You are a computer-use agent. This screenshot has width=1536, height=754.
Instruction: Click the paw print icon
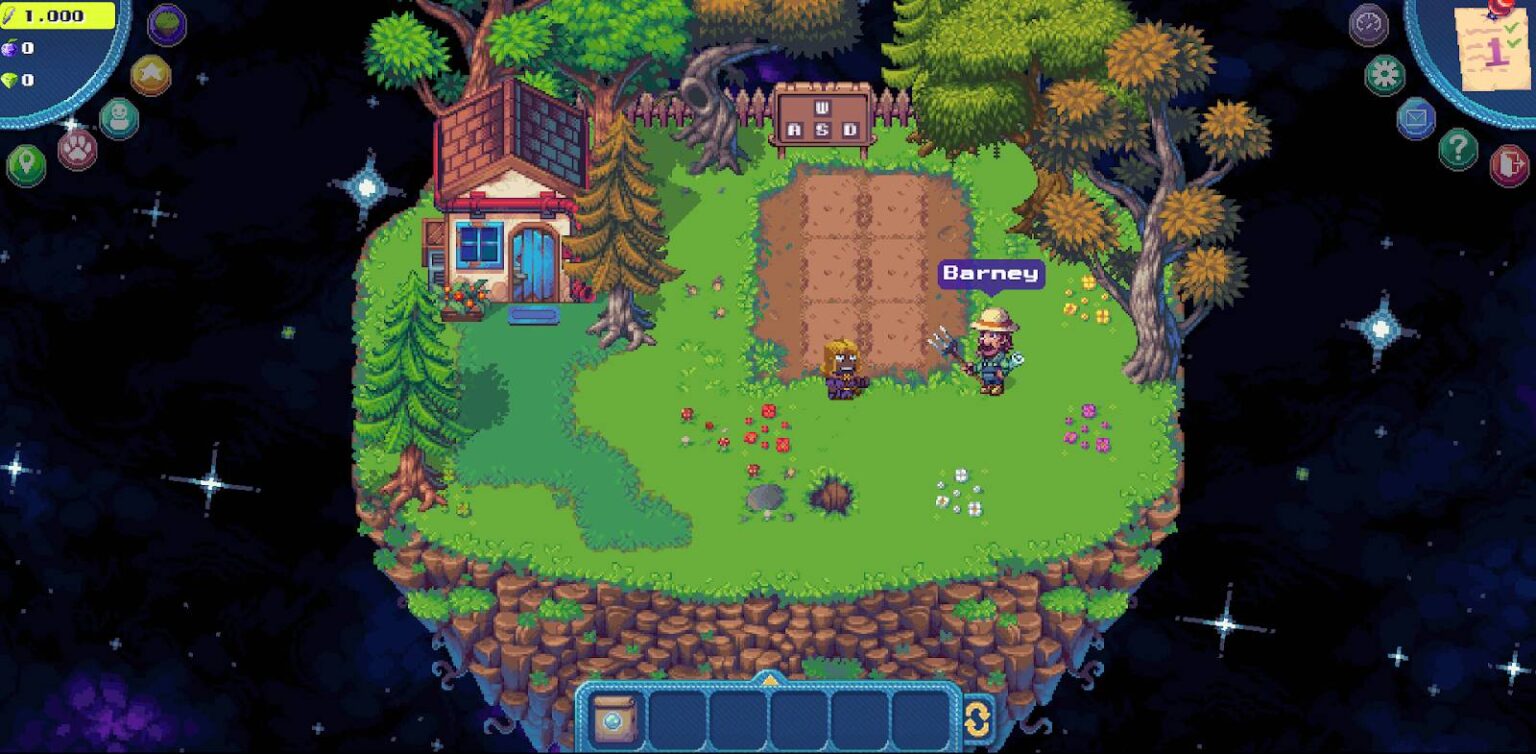[78, 148]
